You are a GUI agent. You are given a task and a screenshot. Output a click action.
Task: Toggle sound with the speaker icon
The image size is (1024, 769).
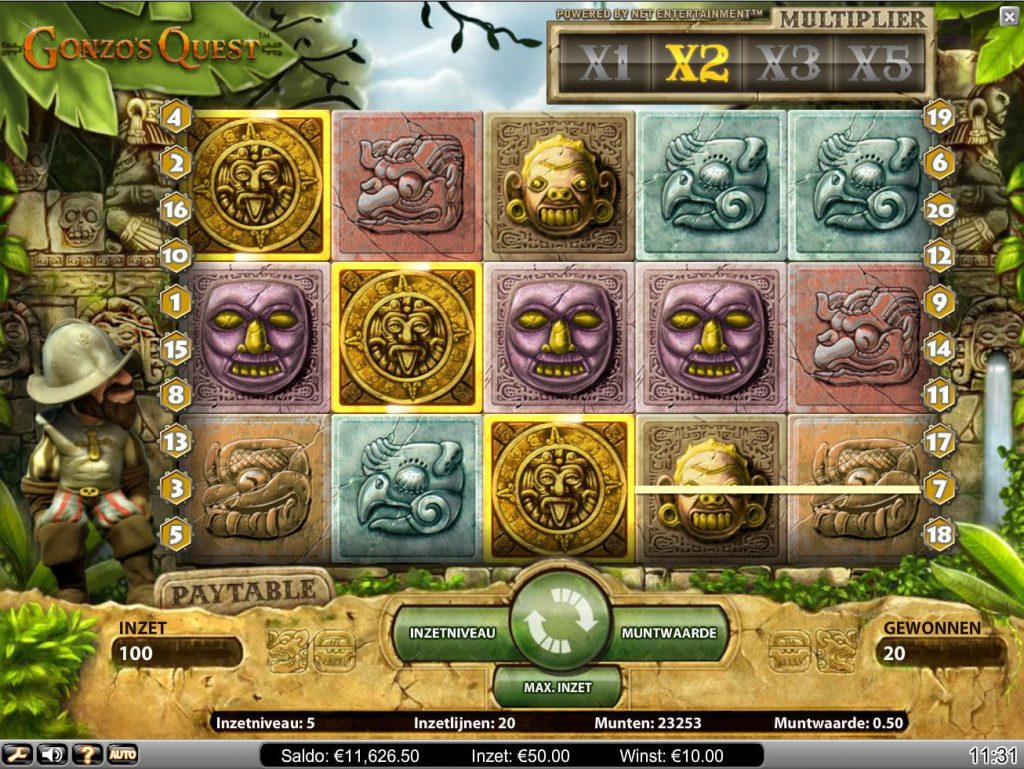(50, 754)
